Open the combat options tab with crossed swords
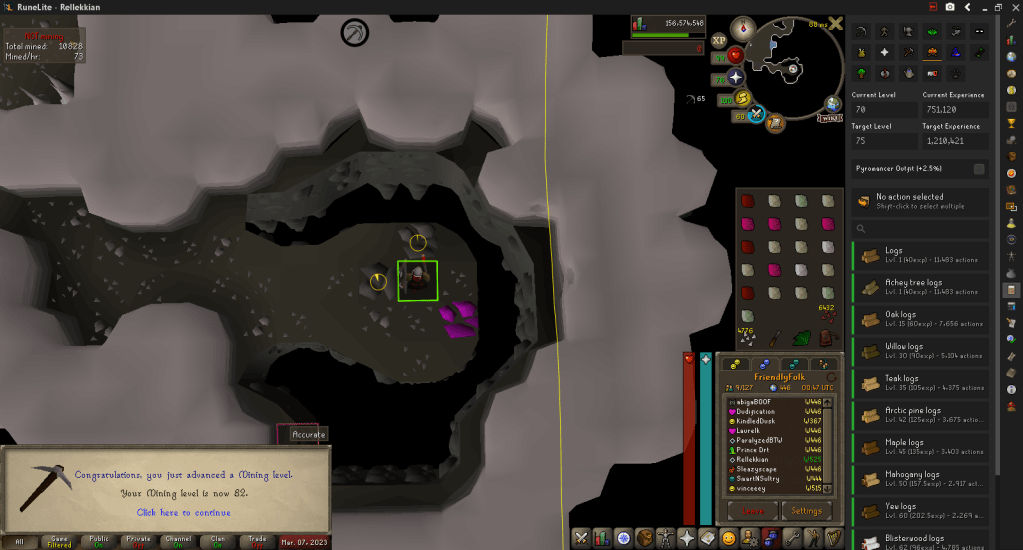 pyautogui.click(x=581, y=538)
